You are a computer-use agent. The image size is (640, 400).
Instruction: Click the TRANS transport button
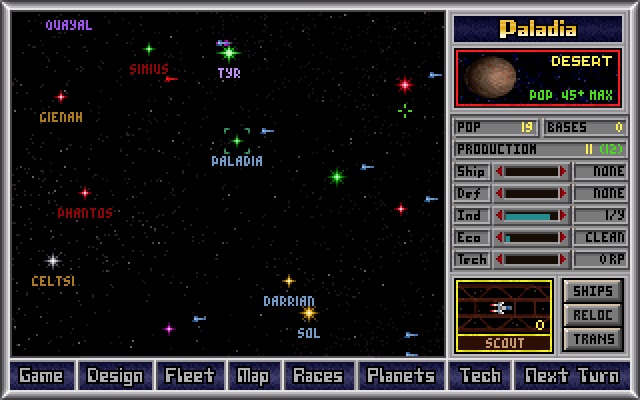point(592,339)
